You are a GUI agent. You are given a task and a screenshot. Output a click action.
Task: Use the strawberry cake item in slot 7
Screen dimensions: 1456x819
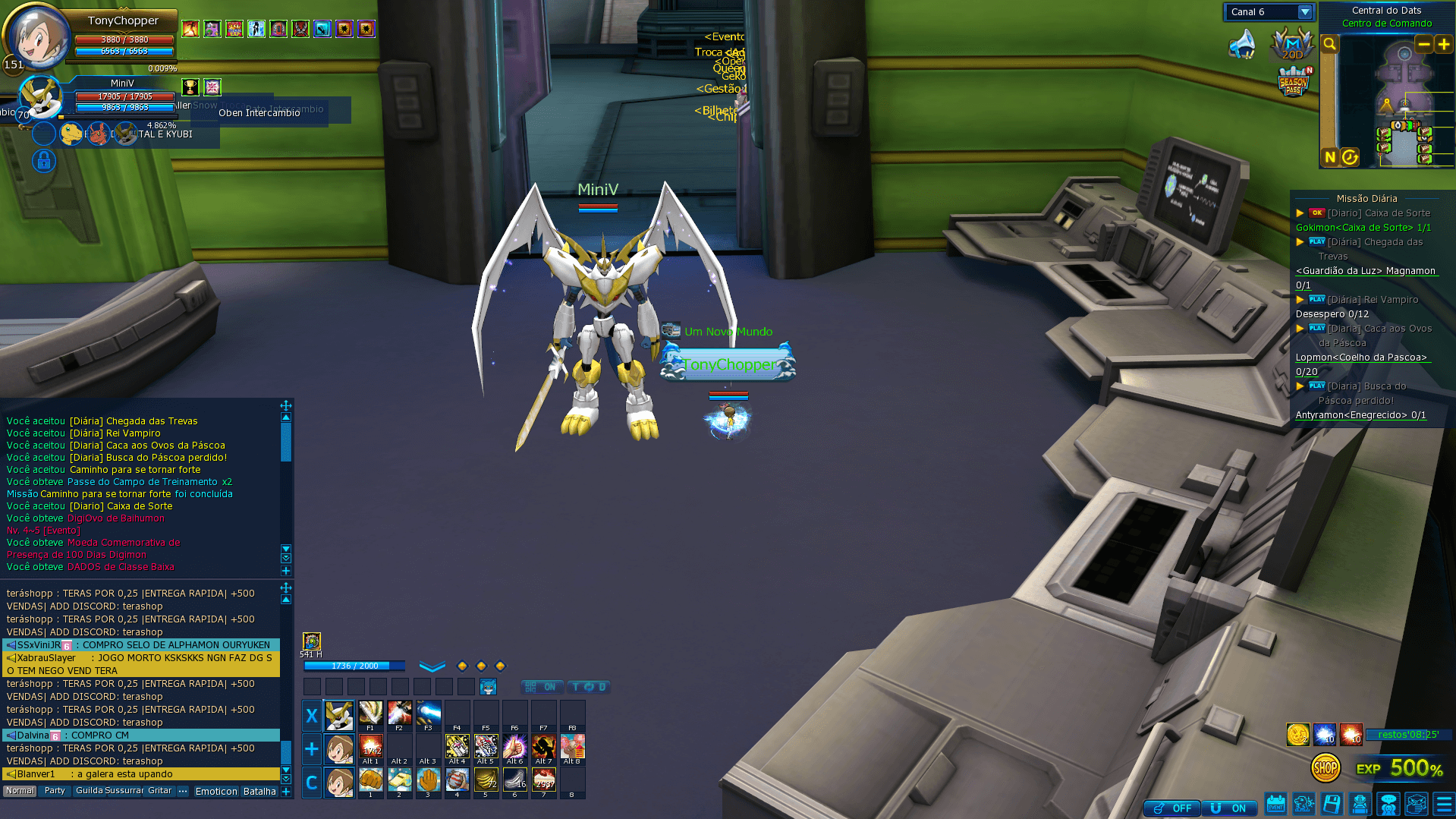(543, 780)
